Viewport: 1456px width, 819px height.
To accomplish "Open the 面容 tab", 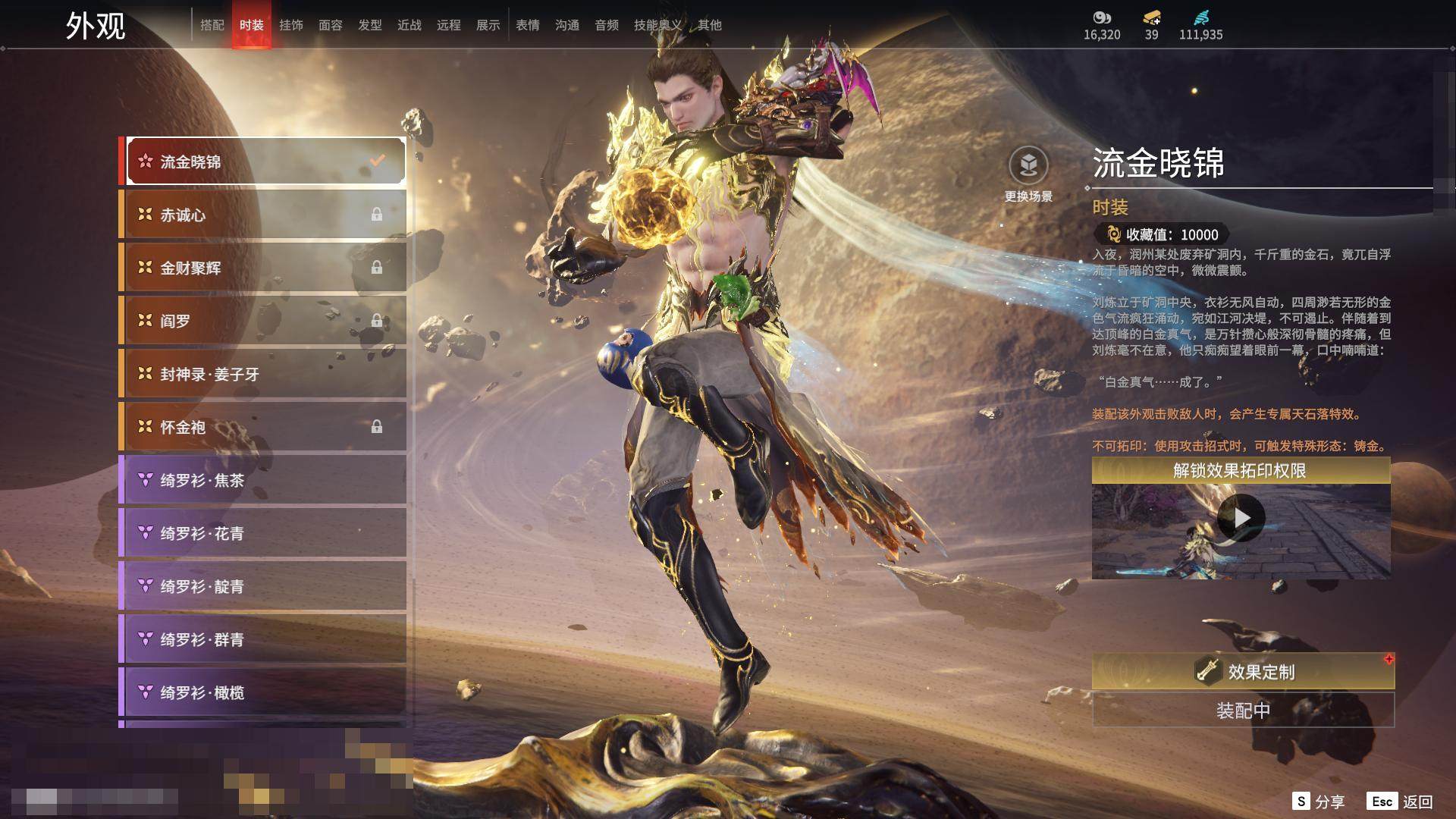I will click(x=331, y=25).
